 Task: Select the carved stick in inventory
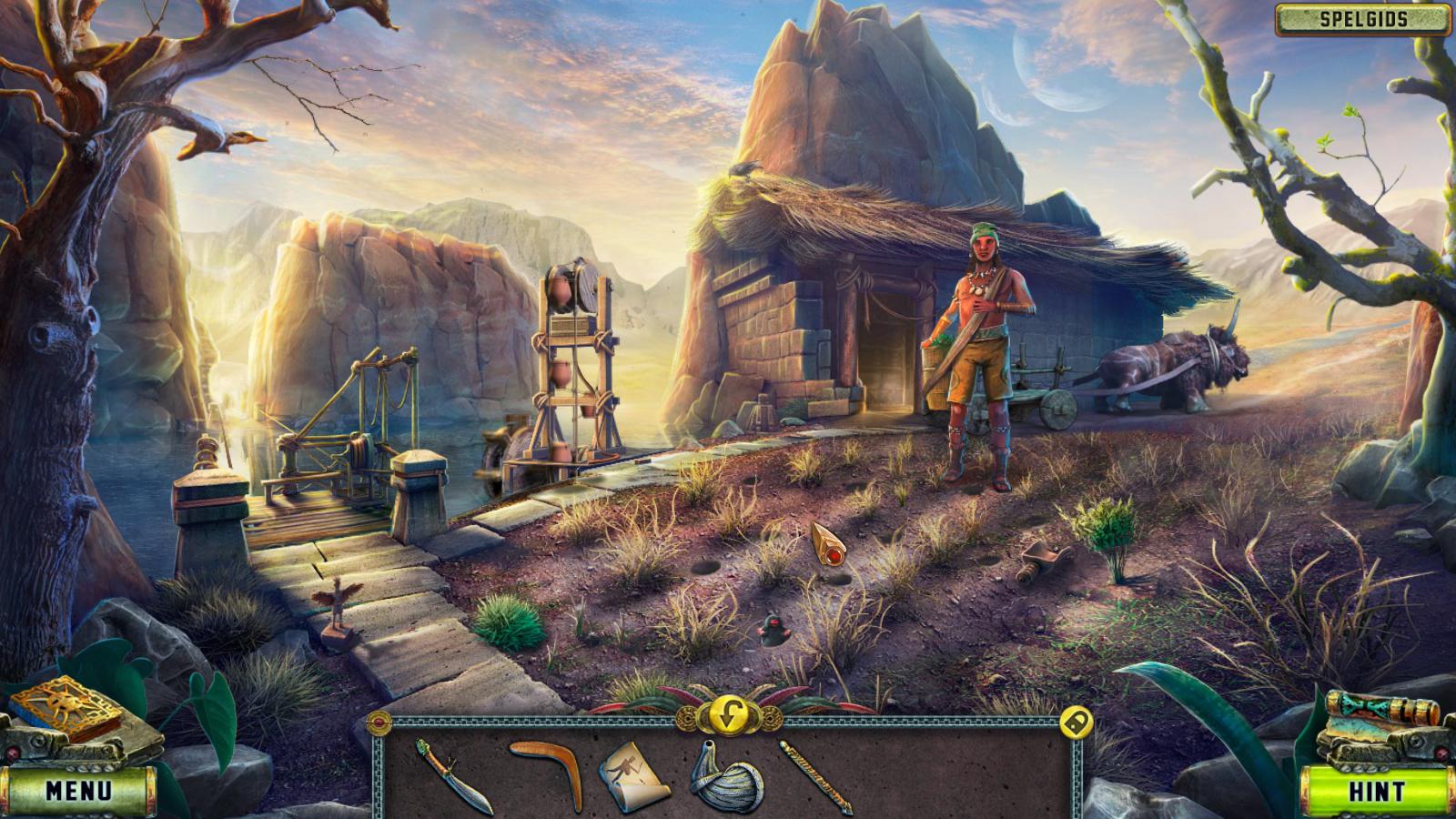[815, 775]
